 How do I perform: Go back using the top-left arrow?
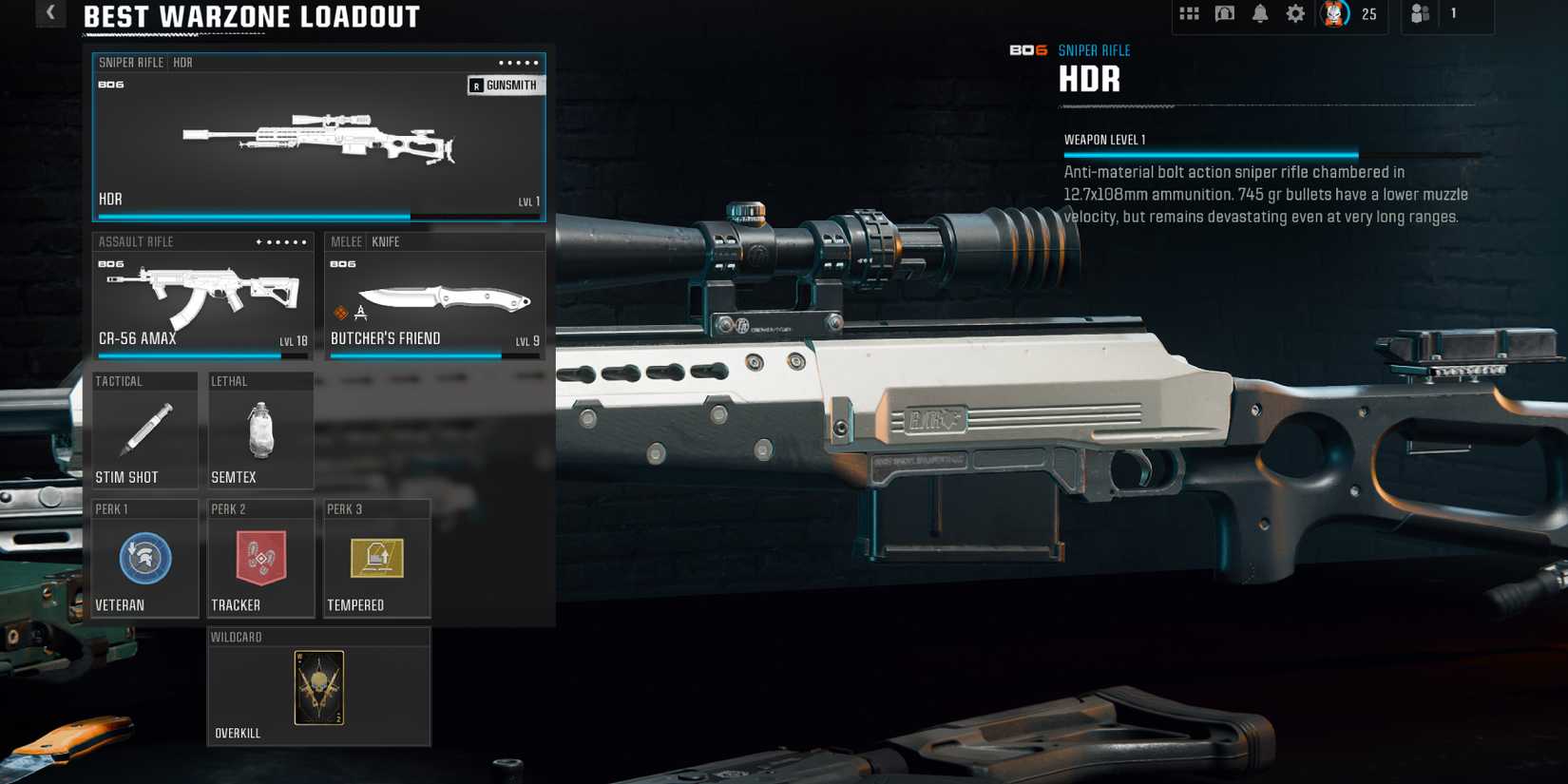point(50,12)
